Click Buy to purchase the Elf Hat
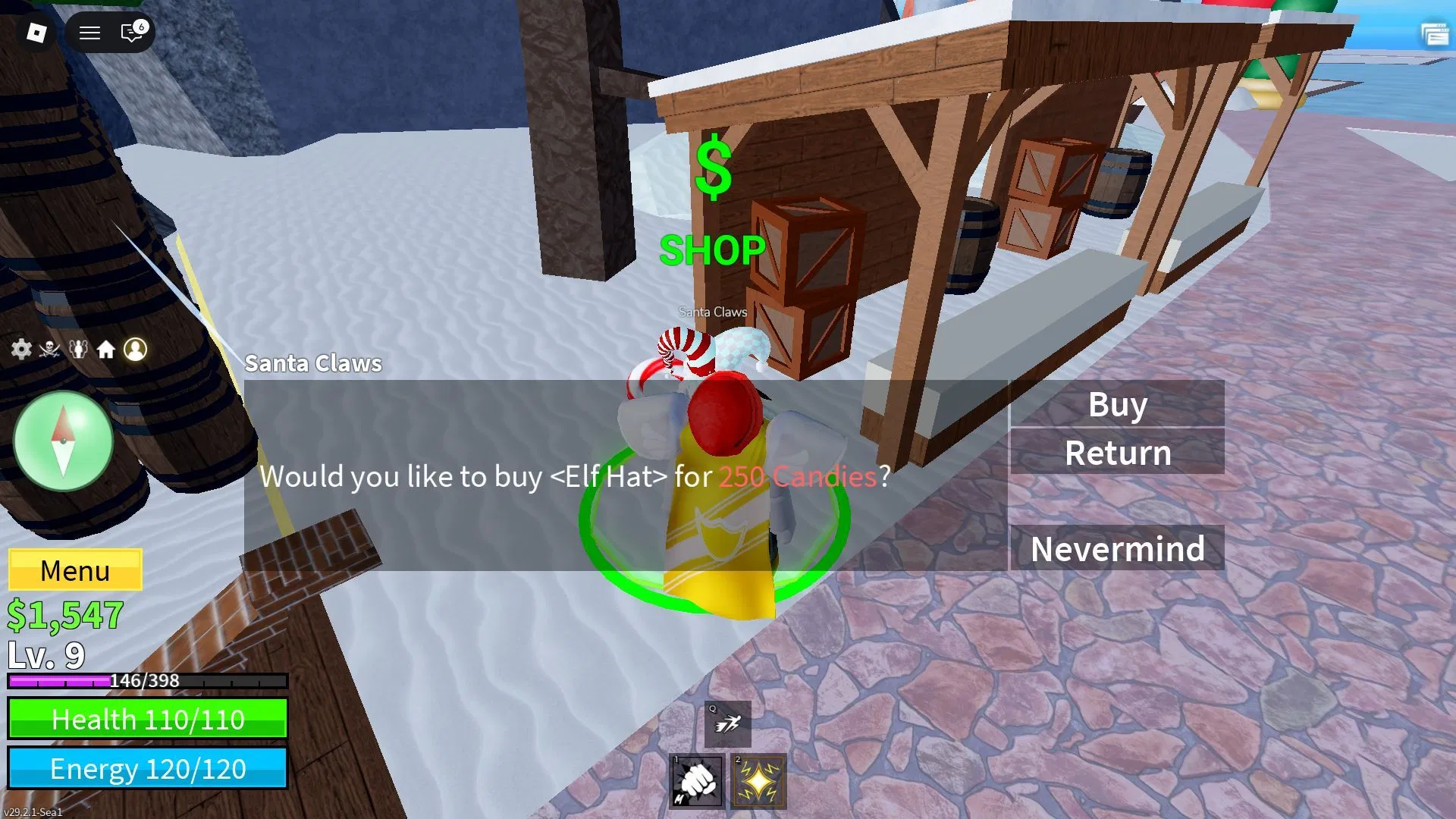1456x819 pixels. coord(1116,405)
